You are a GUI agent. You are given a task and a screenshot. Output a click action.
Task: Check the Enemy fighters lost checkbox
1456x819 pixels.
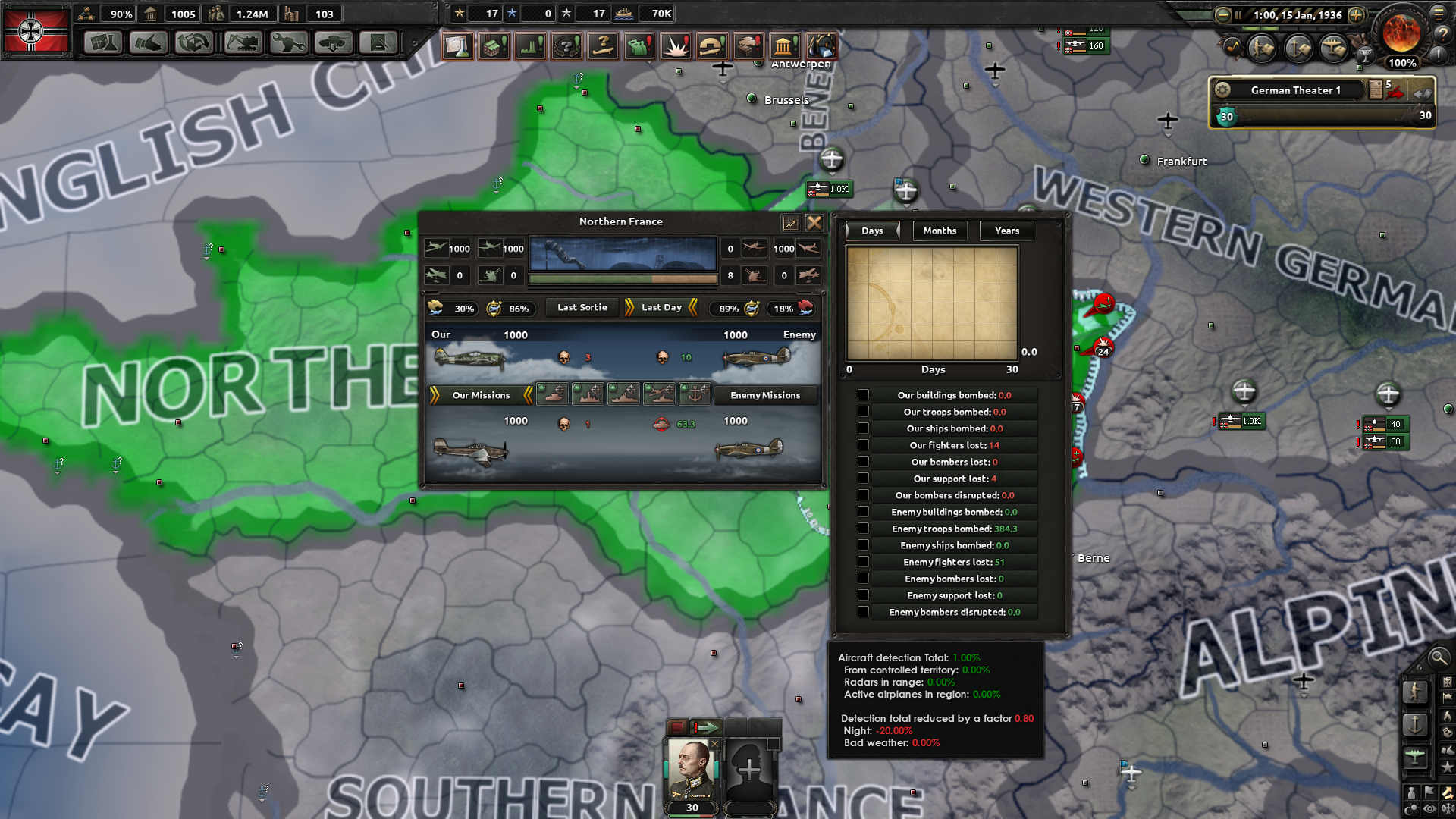[x=864, y=561]
